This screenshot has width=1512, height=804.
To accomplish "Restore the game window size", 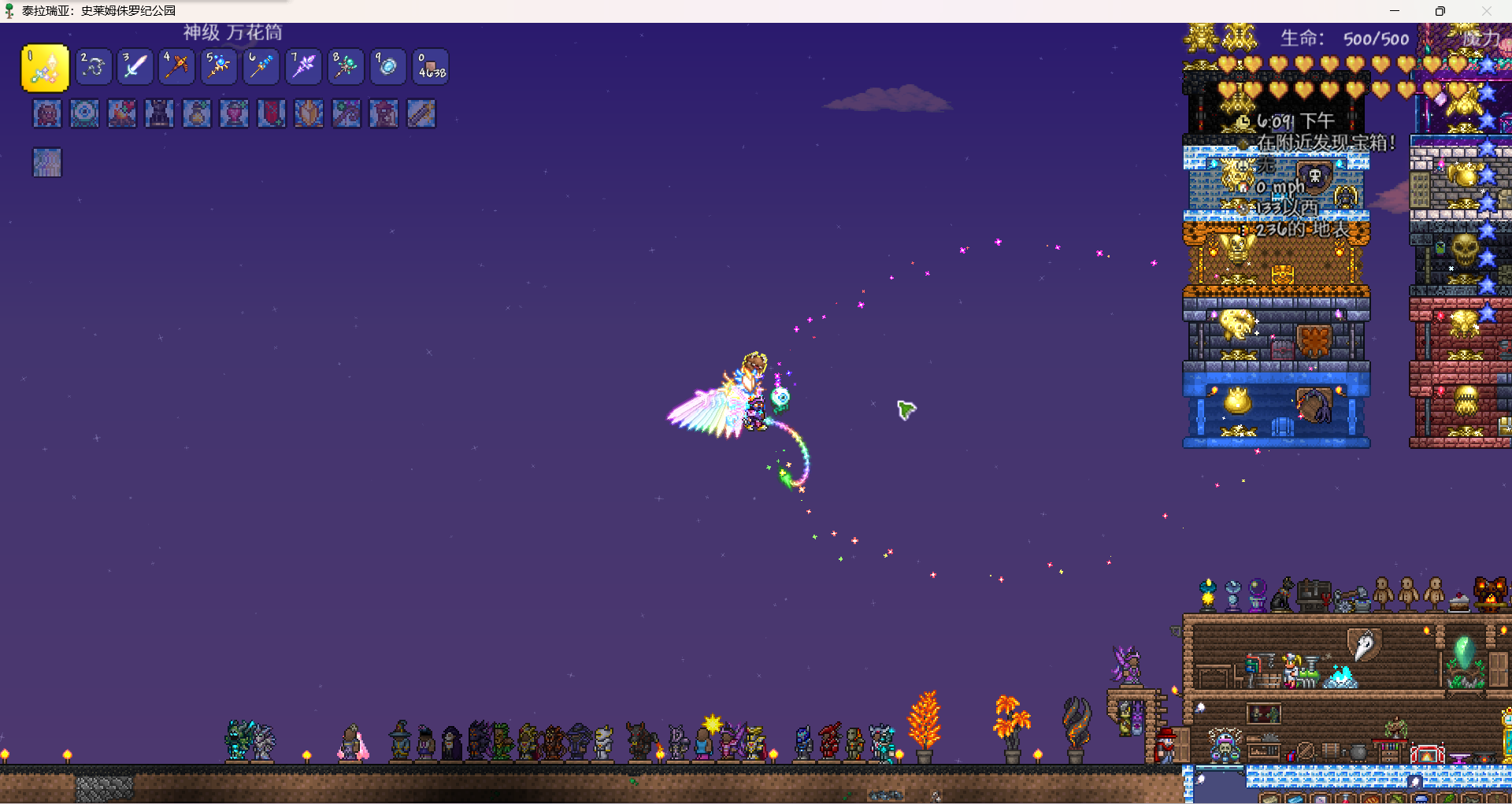I will point(1440,11).
